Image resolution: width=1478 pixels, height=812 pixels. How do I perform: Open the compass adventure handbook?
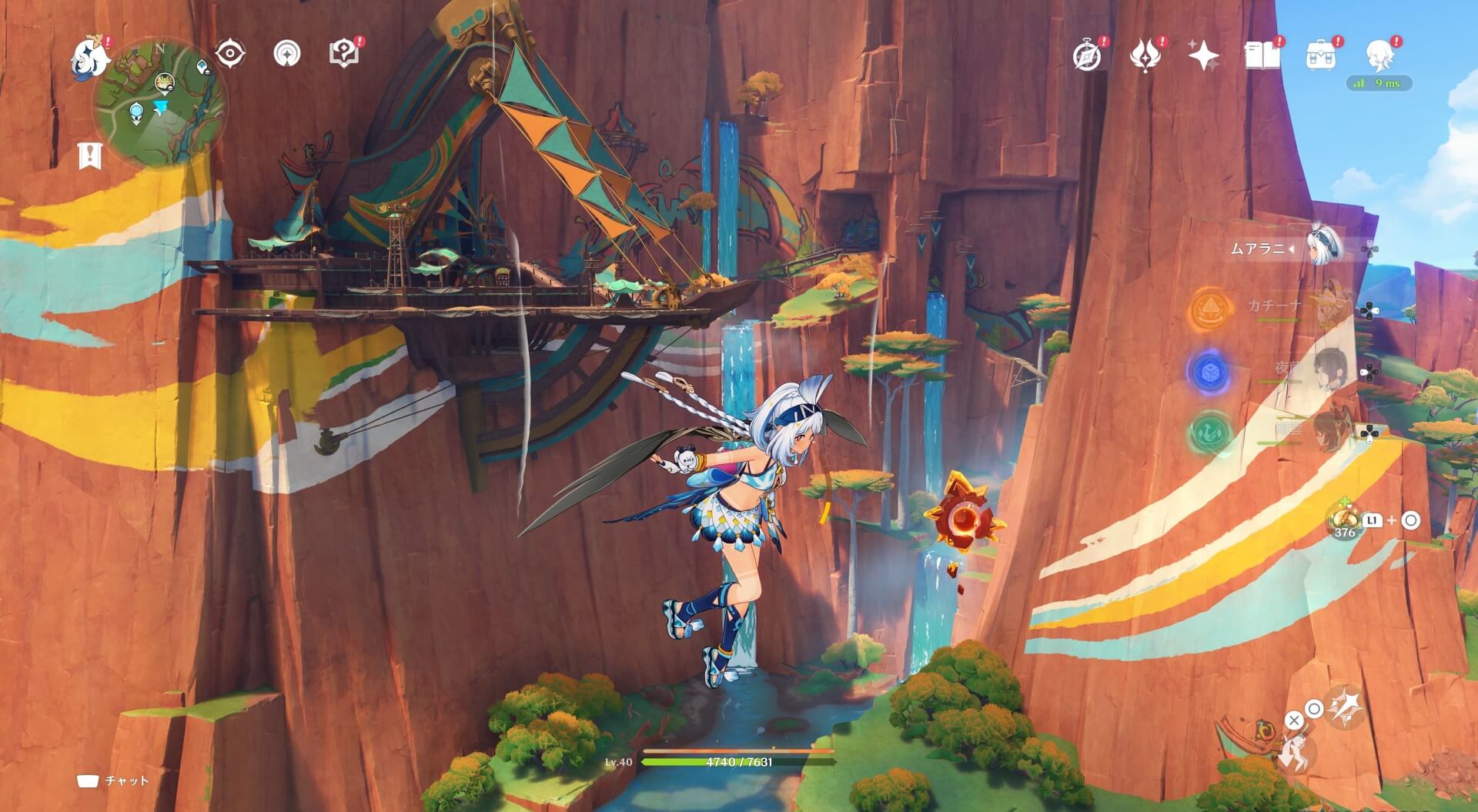(1087, 55)
